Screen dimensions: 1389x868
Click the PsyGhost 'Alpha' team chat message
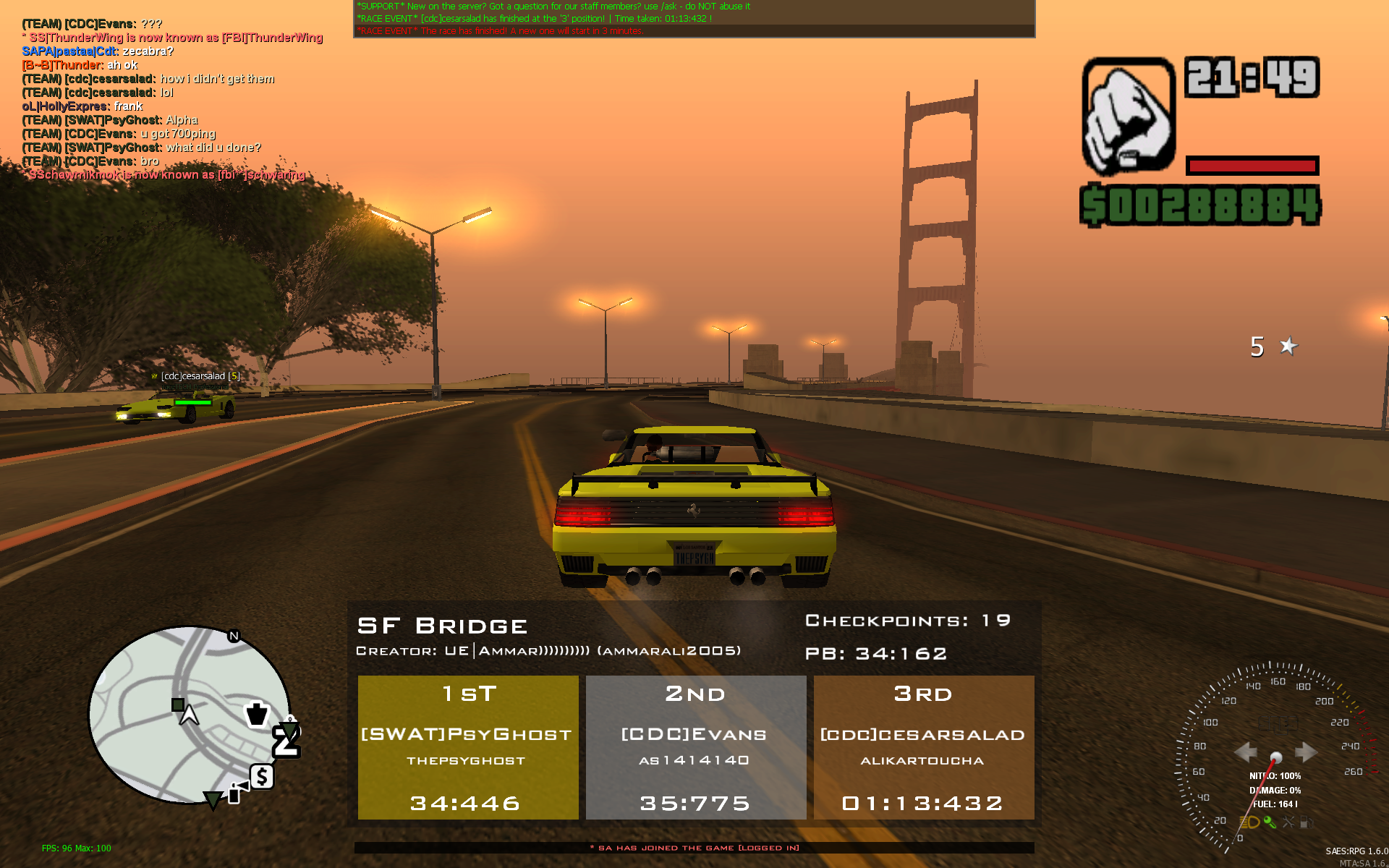click(110, 120)
